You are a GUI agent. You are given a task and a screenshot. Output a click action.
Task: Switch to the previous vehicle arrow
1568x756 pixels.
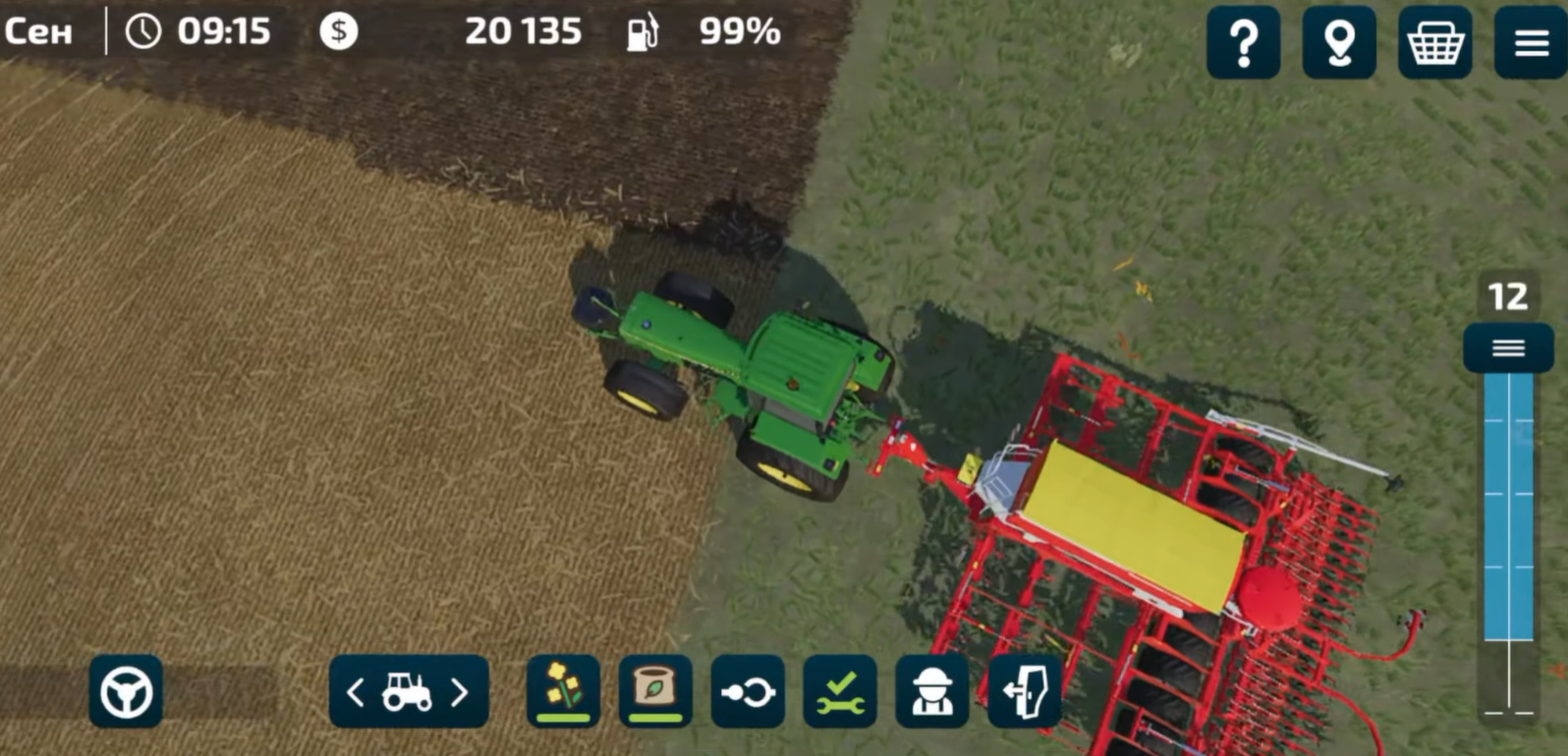pyautogui.click(x=356, y=693)
